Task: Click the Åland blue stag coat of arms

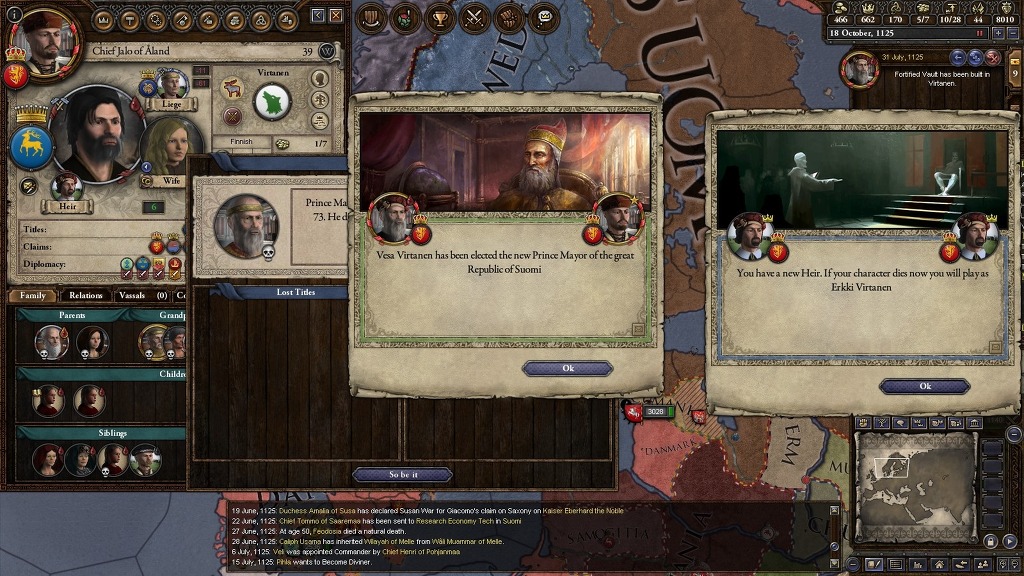Action: click(x=31, y=145)
